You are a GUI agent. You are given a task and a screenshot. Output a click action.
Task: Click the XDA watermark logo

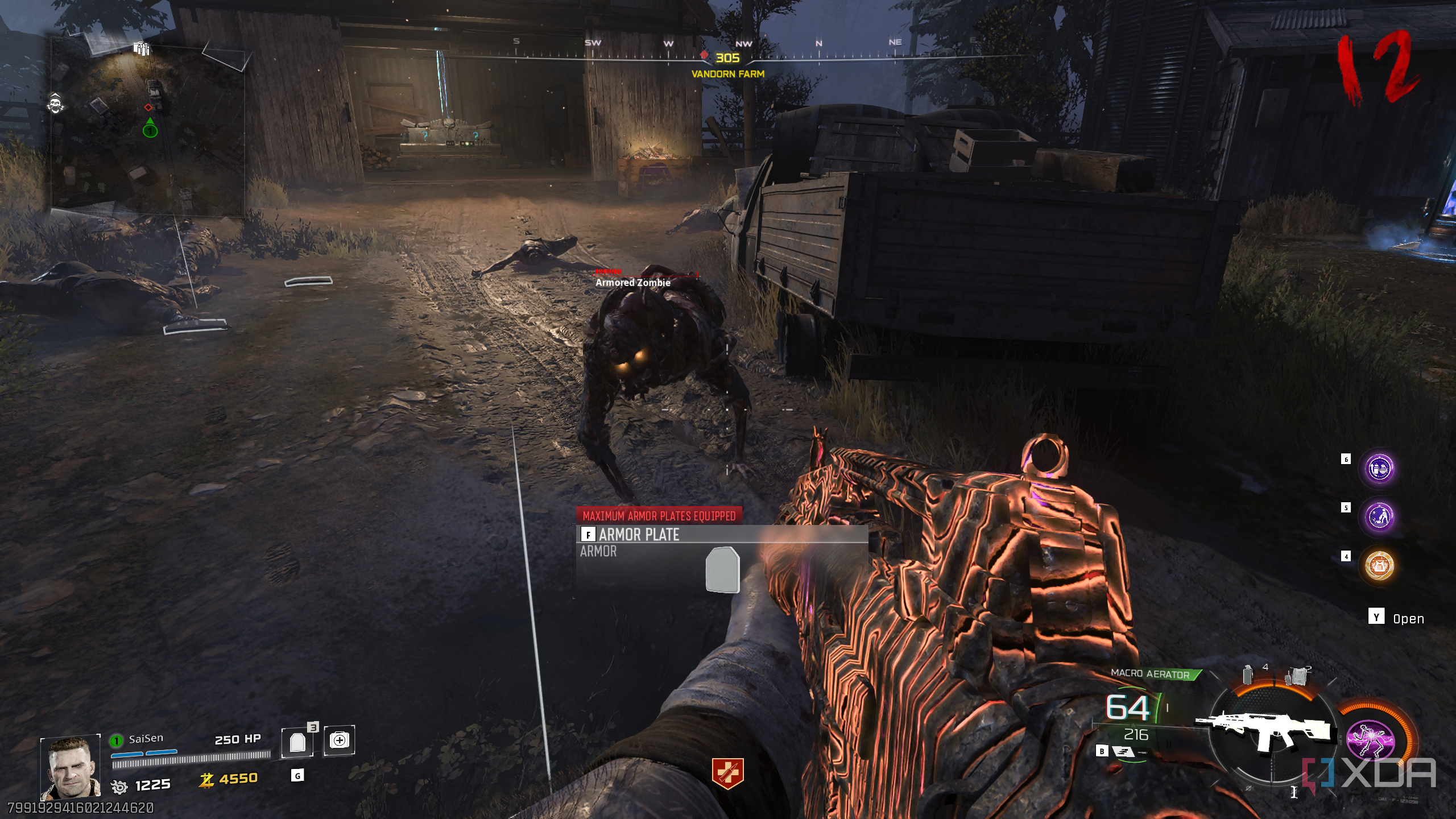tap(1370, 773)
